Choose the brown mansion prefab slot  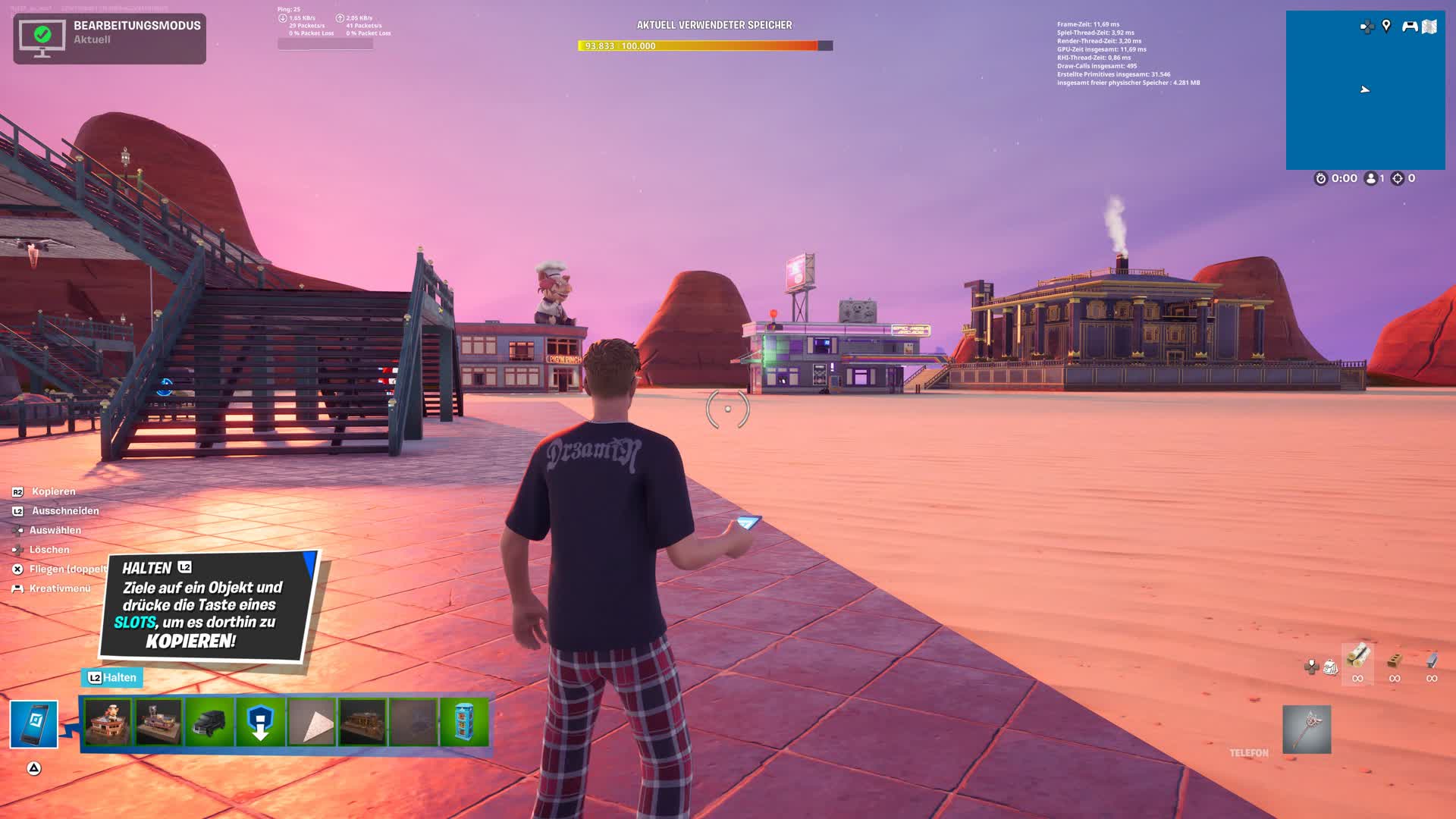pos(362,723)
